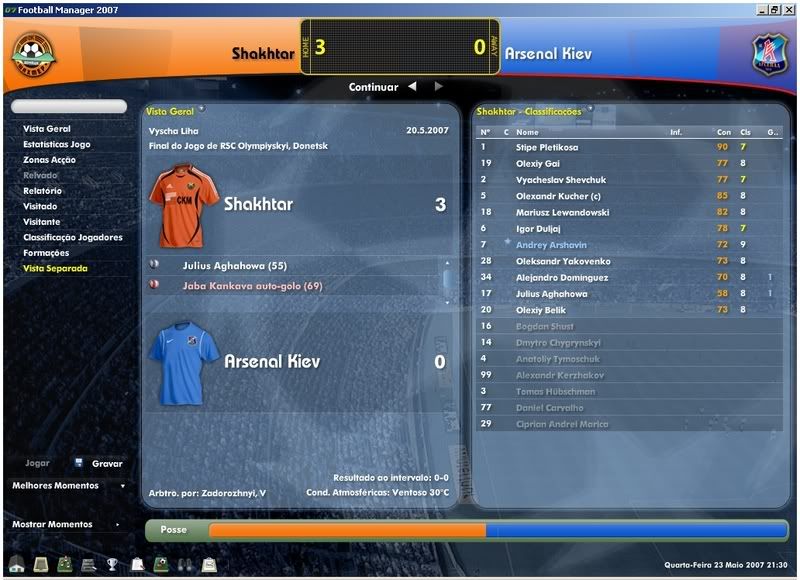Switch to Vista Separada split view

(55, 268)
